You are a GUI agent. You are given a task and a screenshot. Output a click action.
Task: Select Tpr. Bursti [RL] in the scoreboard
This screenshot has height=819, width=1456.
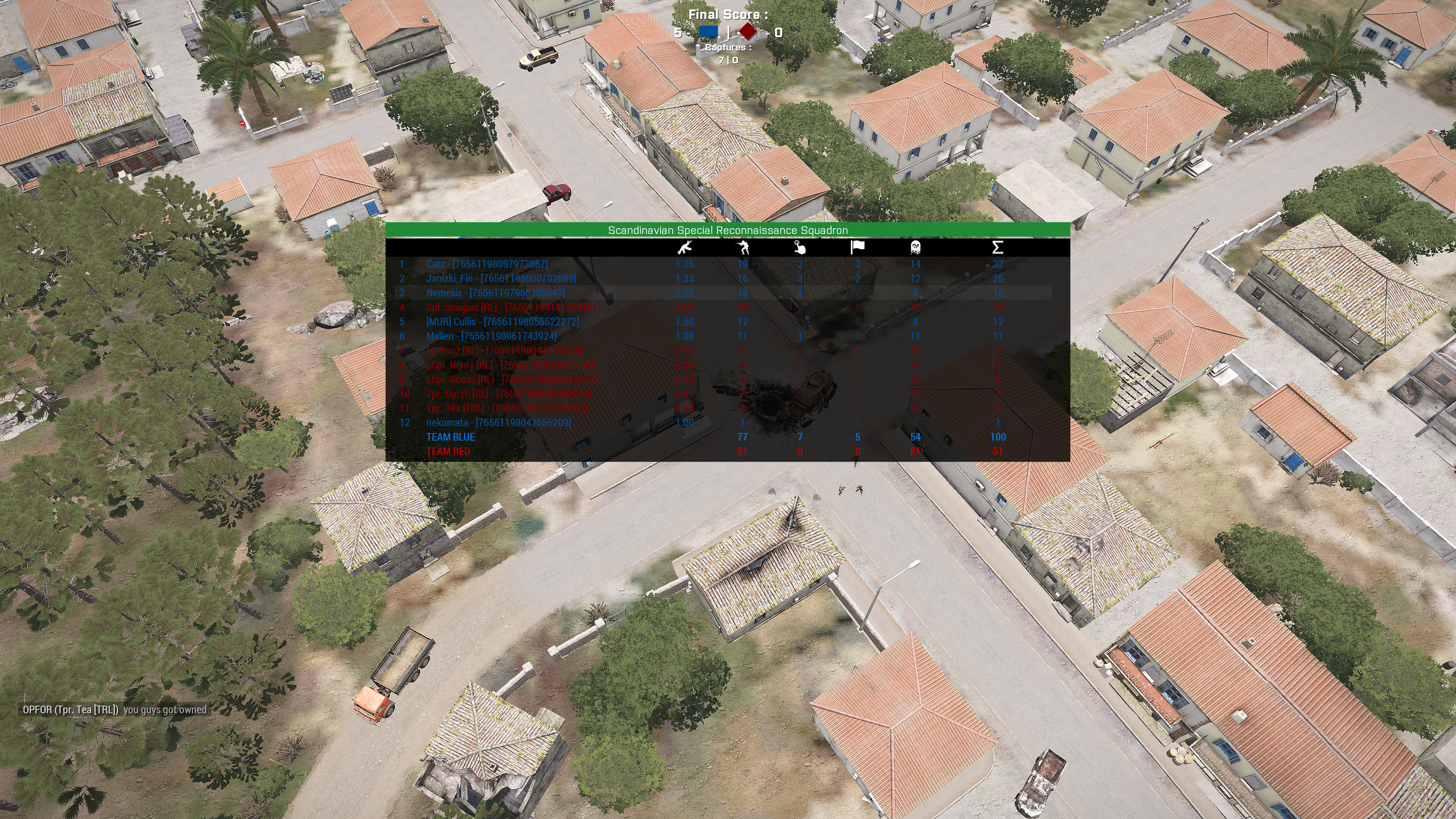(509, 394)
